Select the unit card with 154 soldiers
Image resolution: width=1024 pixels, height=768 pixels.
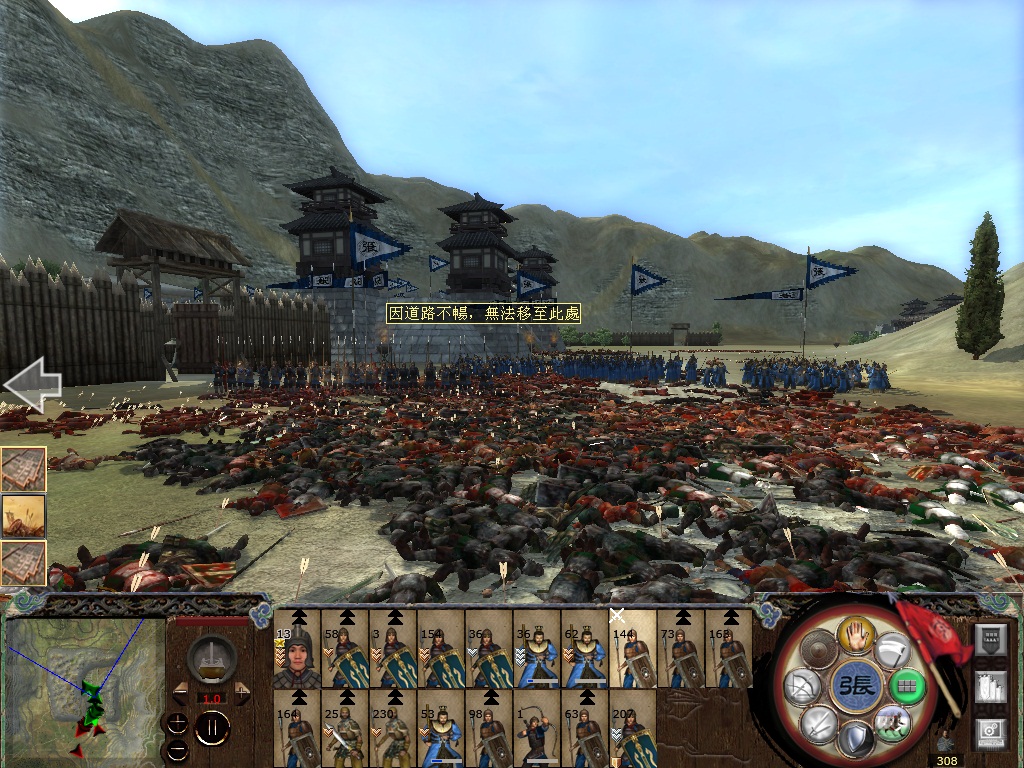coord(441,650)
